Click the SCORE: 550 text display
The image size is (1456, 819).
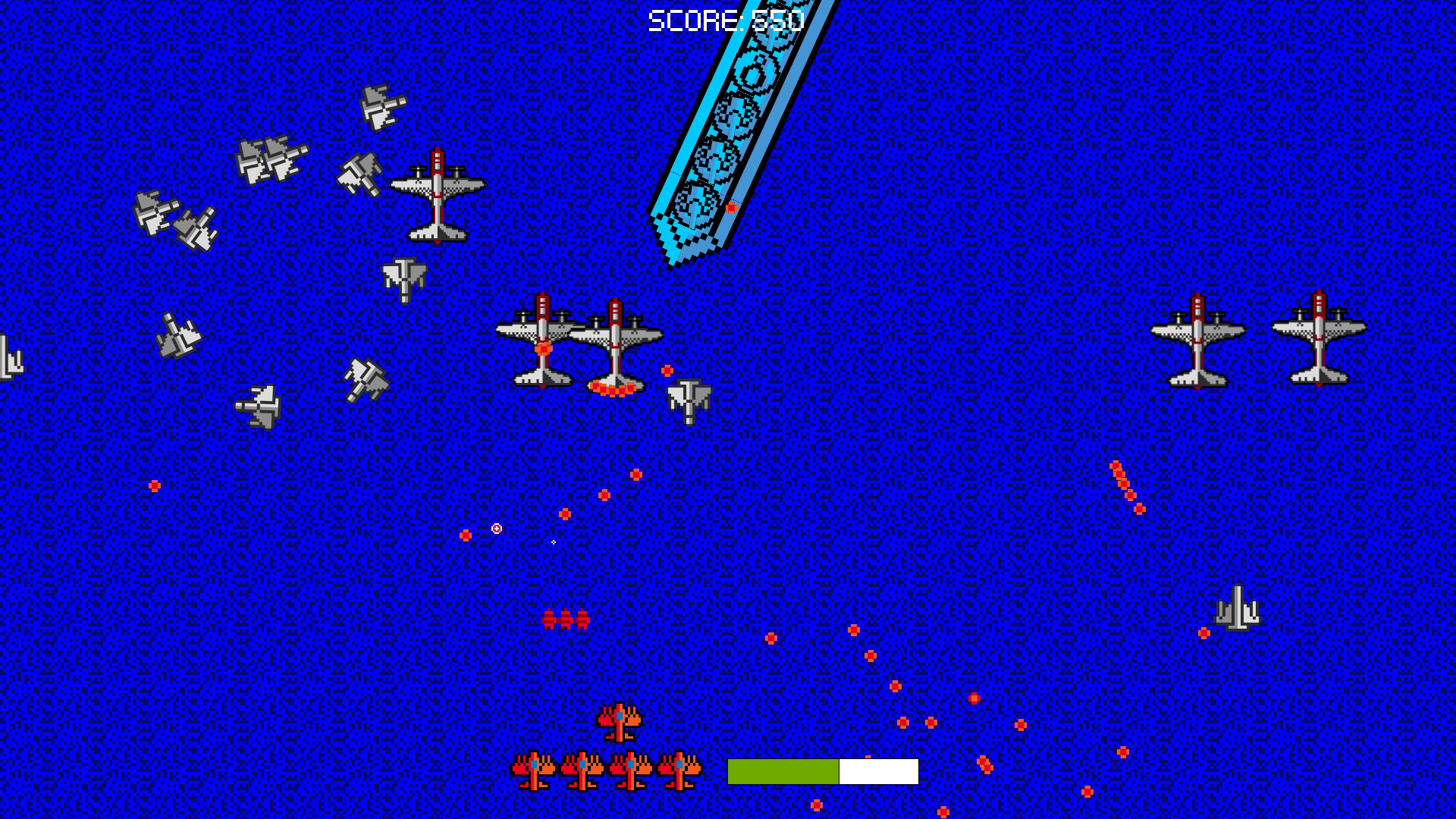[x=724, y=19]
